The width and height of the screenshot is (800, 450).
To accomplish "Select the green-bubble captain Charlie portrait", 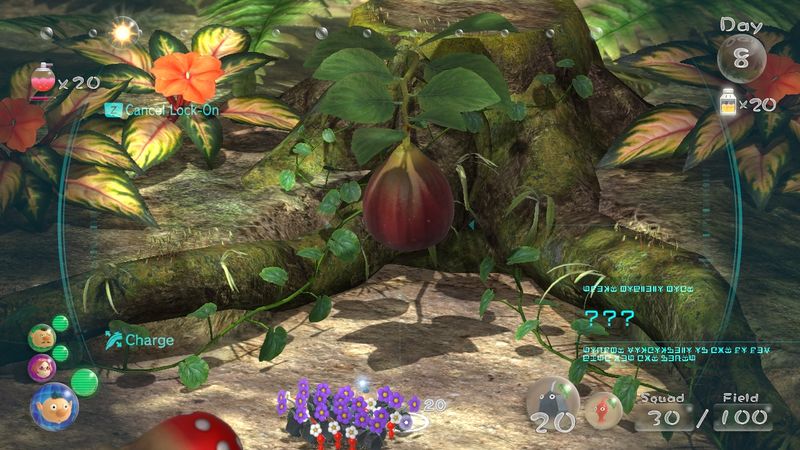I will [41, 337].
